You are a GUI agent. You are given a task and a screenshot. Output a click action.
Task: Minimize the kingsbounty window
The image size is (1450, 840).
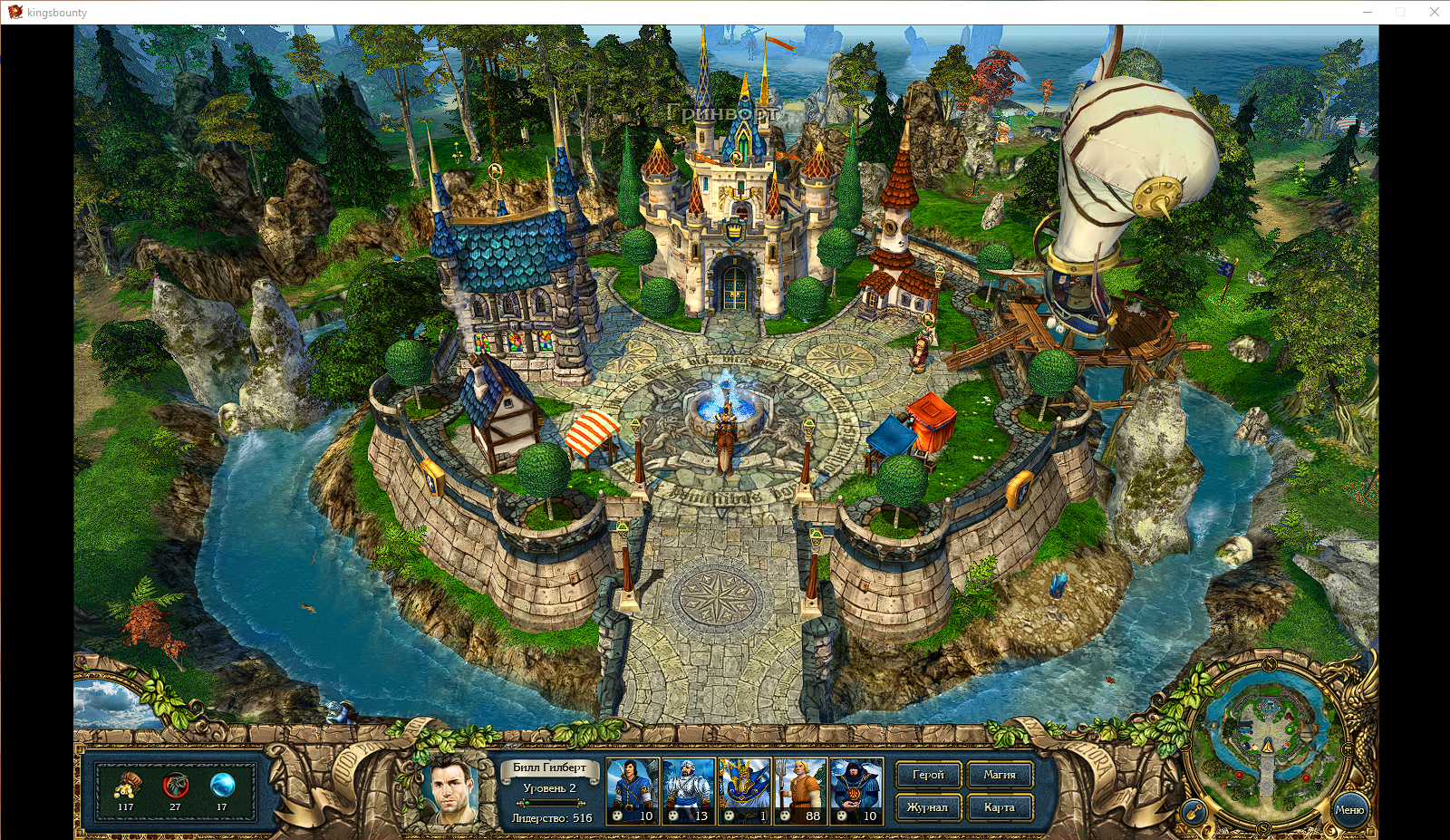[x=1368, y=12]
